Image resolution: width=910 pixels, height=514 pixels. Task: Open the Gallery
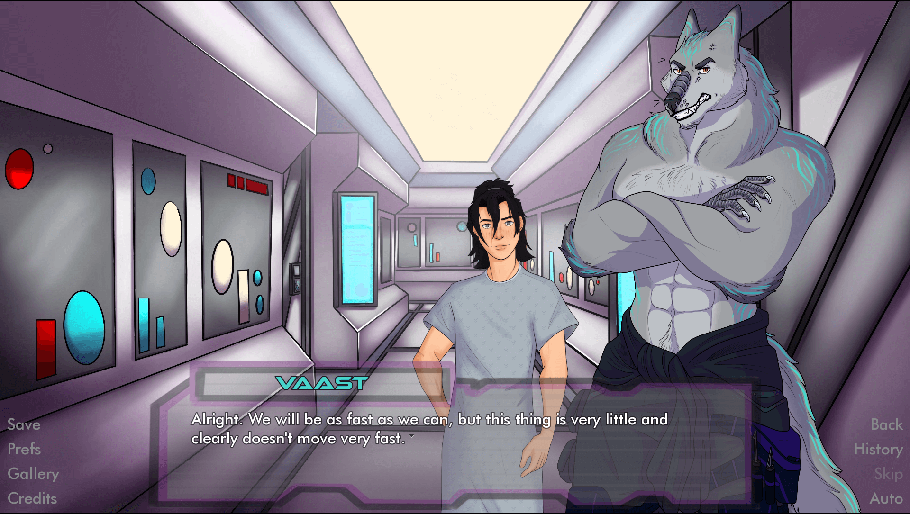tap(33, 474)
